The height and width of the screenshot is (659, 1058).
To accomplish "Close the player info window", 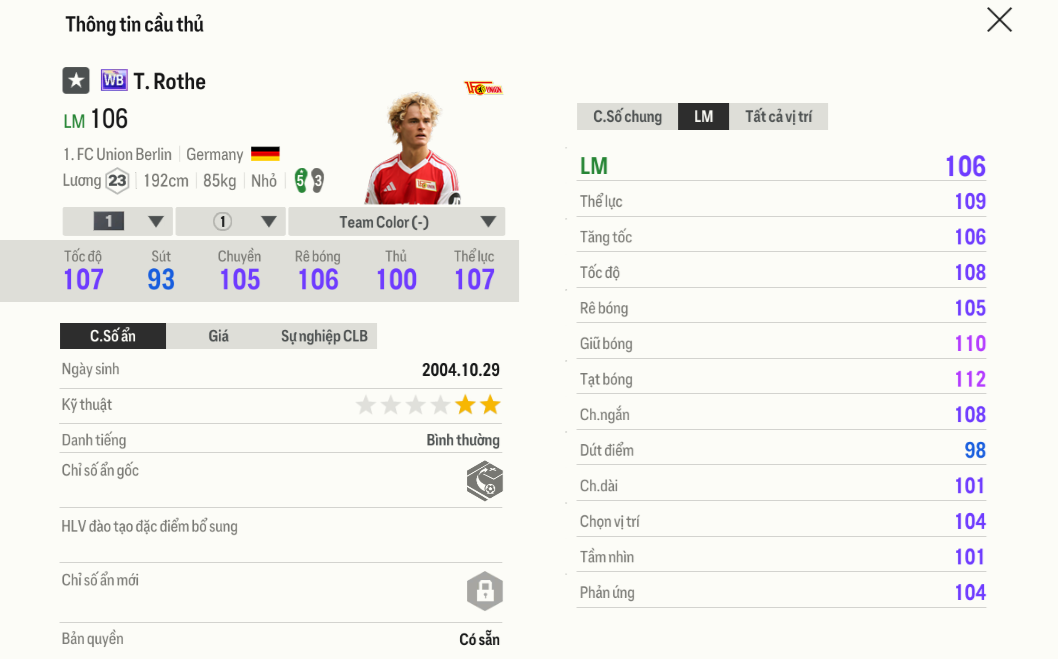I will [x=999, y=20].
